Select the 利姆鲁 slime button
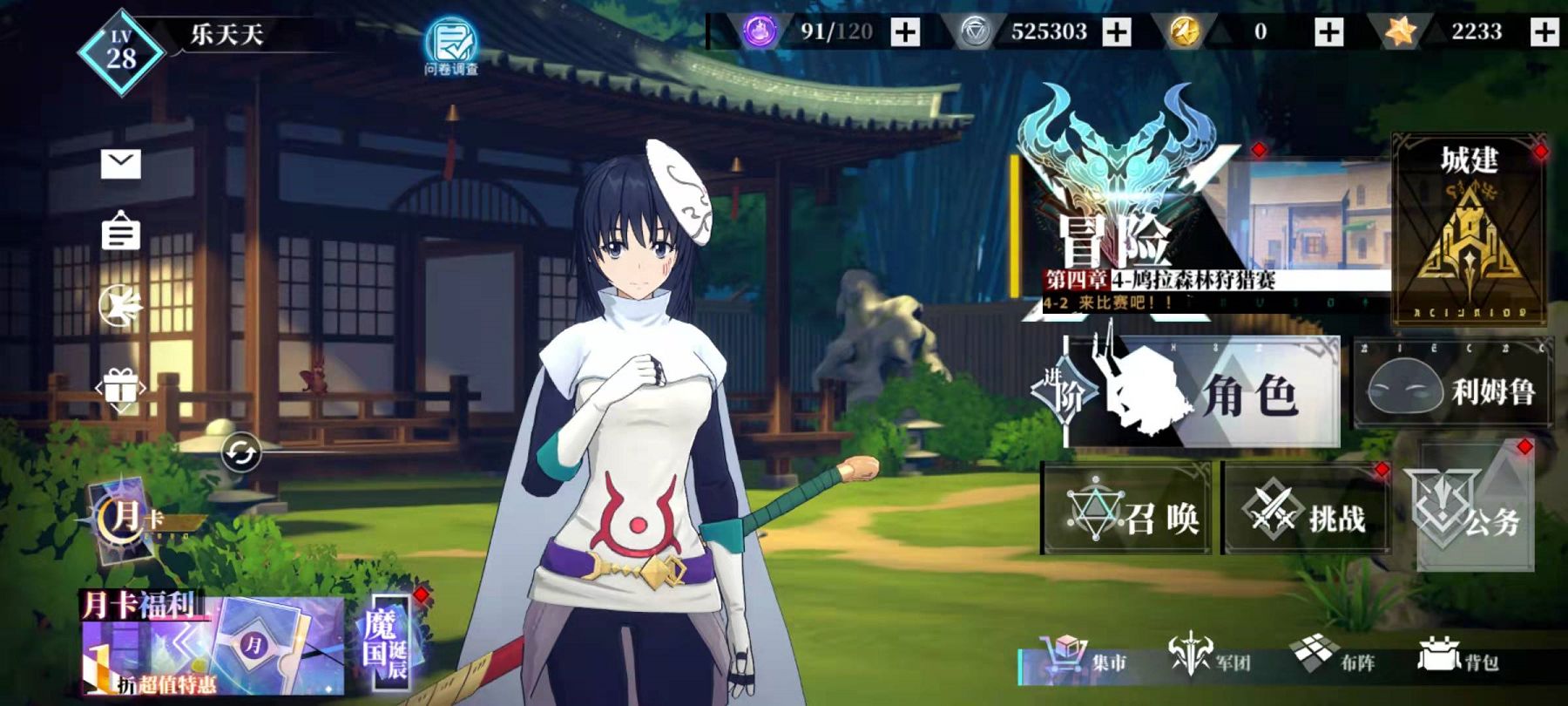 point(1453,391)
